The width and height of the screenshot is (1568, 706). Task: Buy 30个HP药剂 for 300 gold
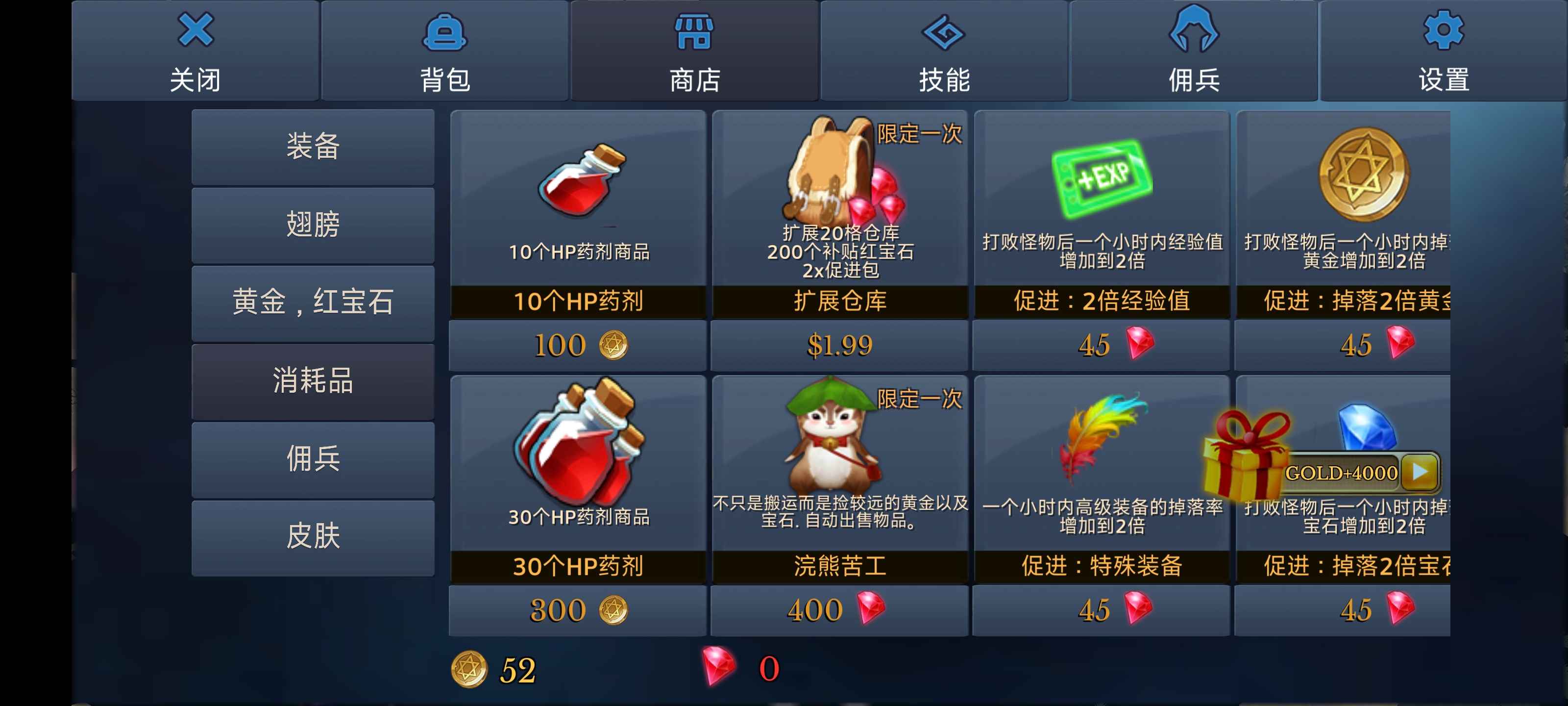(578, 610)
